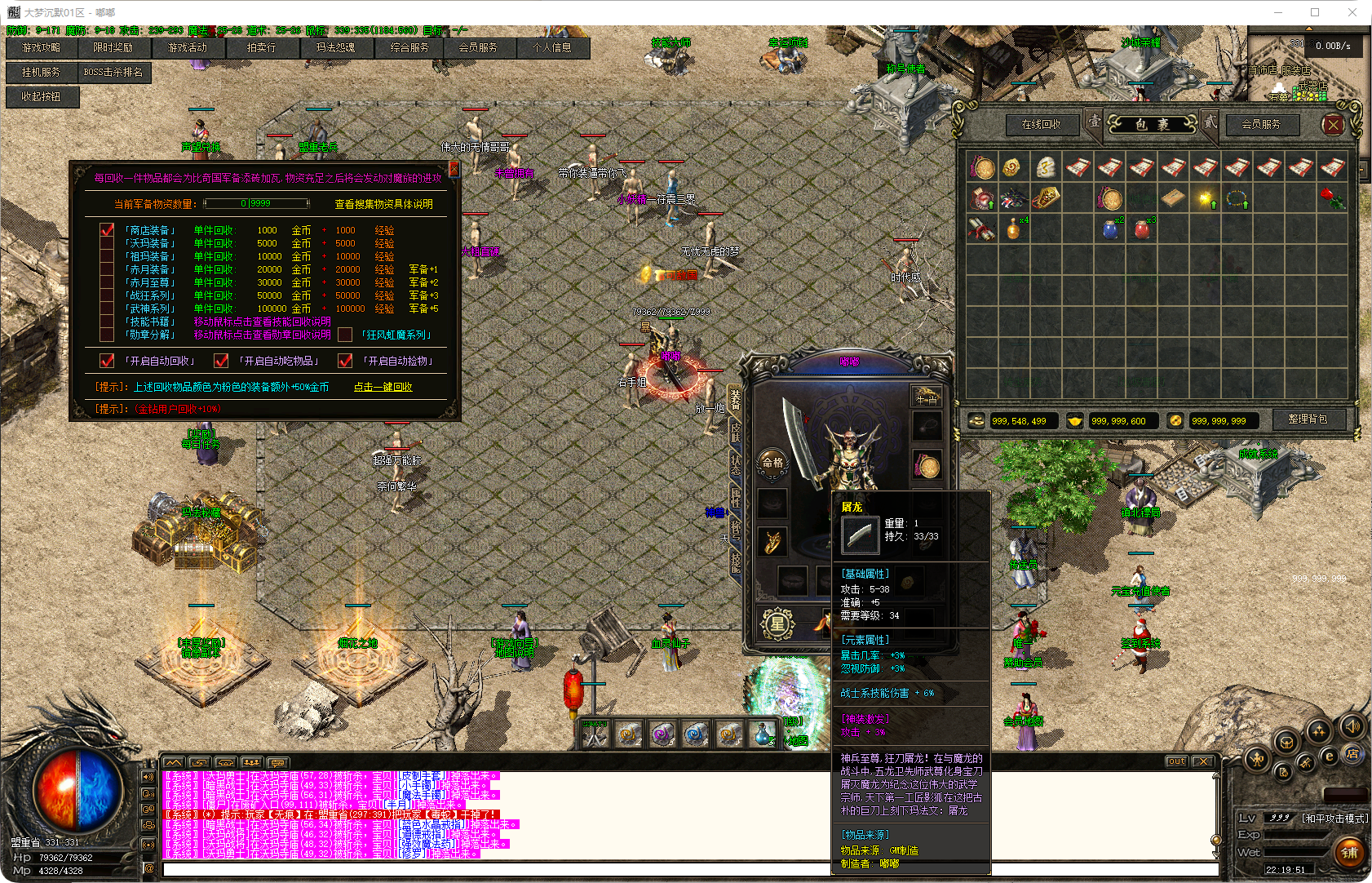
Task: Click the 收起按钮 collapse button
Action: (42, 96)
